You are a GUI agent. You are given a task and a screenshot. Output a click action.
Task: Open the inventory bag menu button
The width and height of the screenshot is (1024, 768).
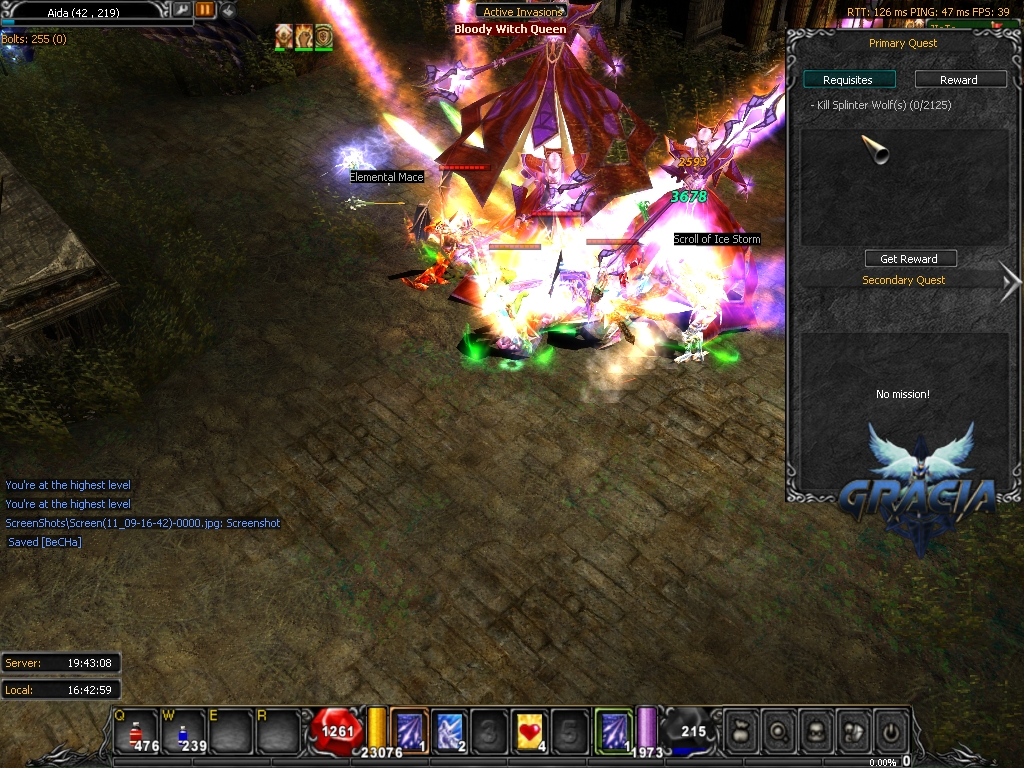tap(741, 731)
